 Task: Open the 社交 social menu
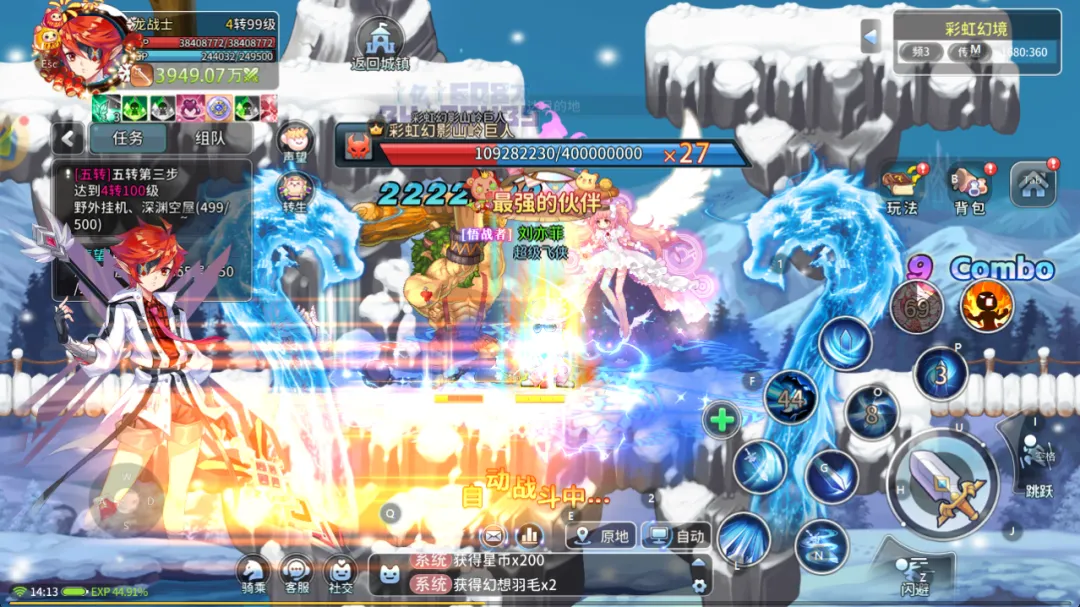(x=341, y=574)
